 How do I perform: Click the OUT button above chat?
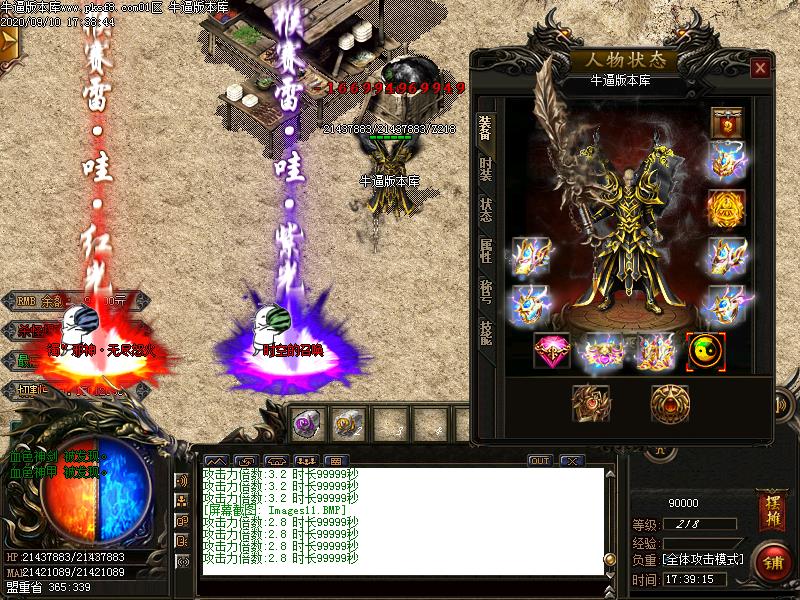click(x=540, y=461)
